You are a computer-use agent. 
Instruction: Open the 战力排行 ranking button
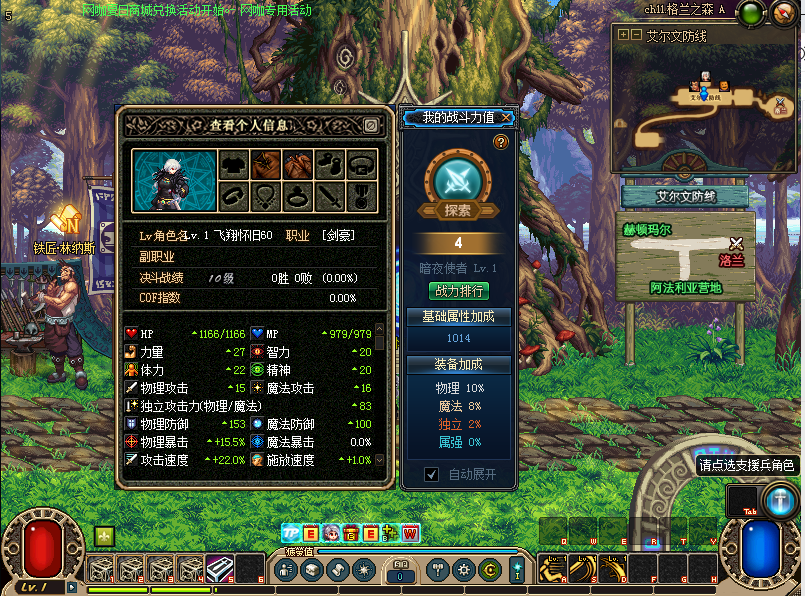point(459,291)
